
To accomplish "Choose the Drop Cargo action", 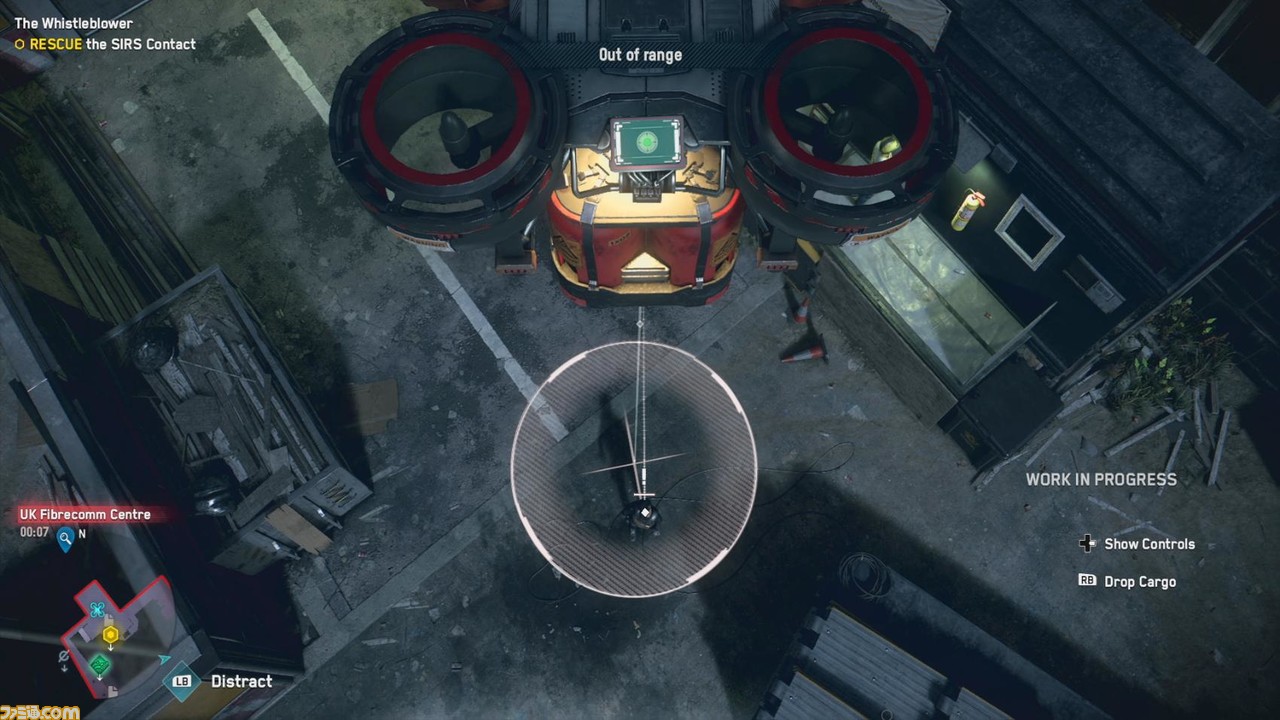I will (x=1139, y=581).
